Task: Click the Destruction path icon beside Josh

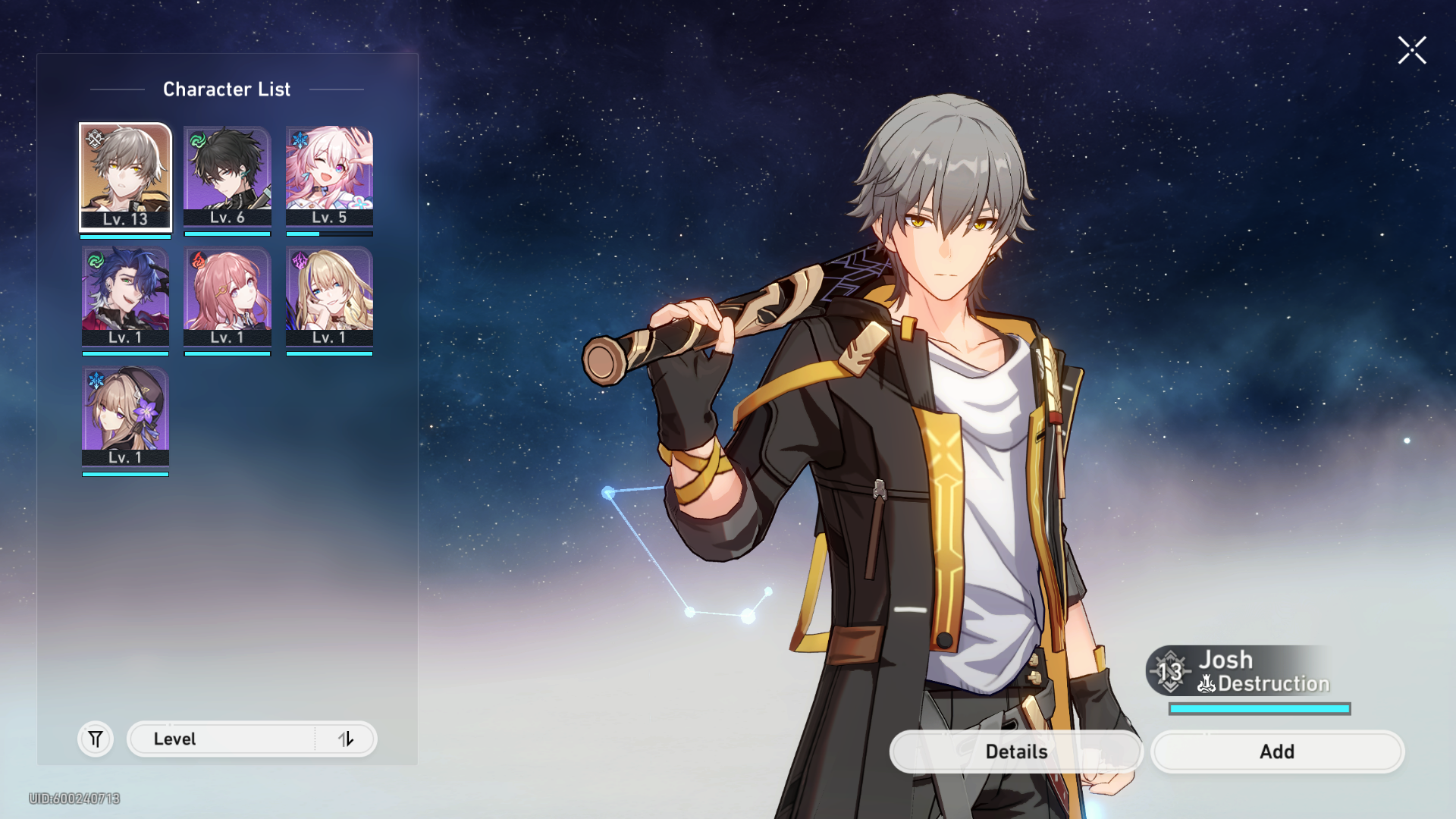Action: click(x=1206, y=683)
